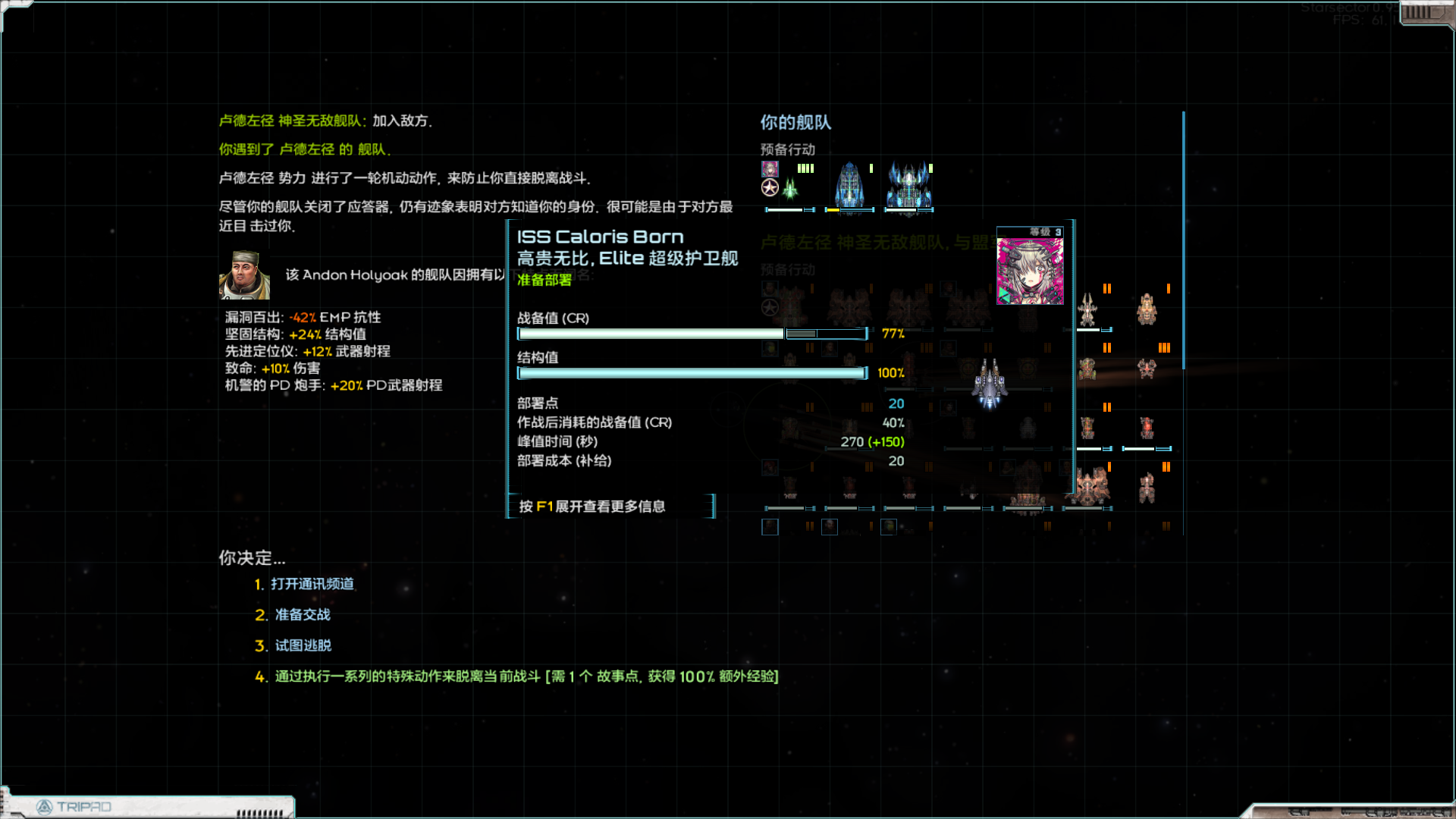Screen dimensions: 1456x819
Task: Click the blue cruiser ship icon in your fleet
Action: tap(851, 186)
